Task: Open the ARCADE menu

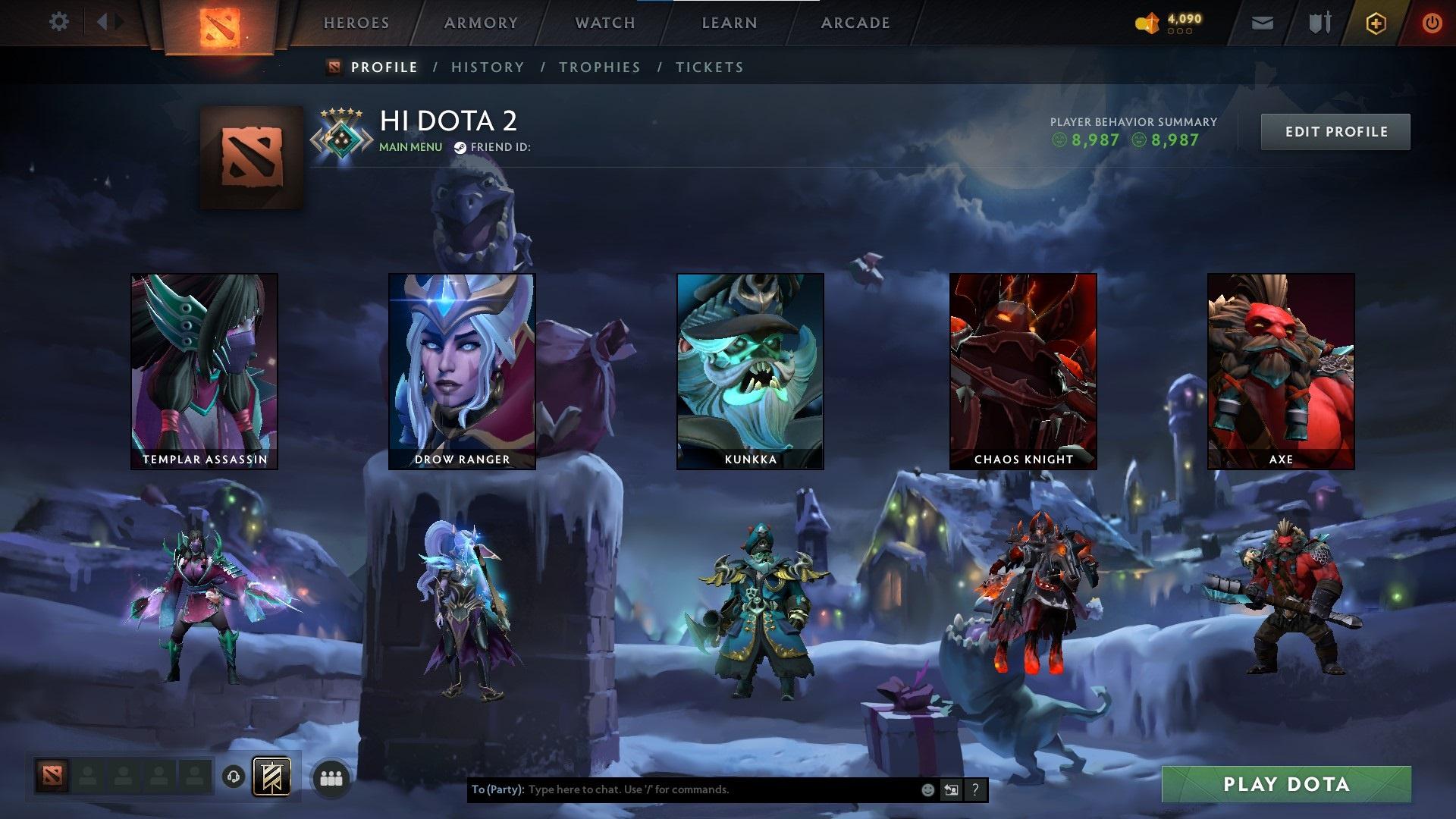Action: pyautogui.click(x=855, y=23)
